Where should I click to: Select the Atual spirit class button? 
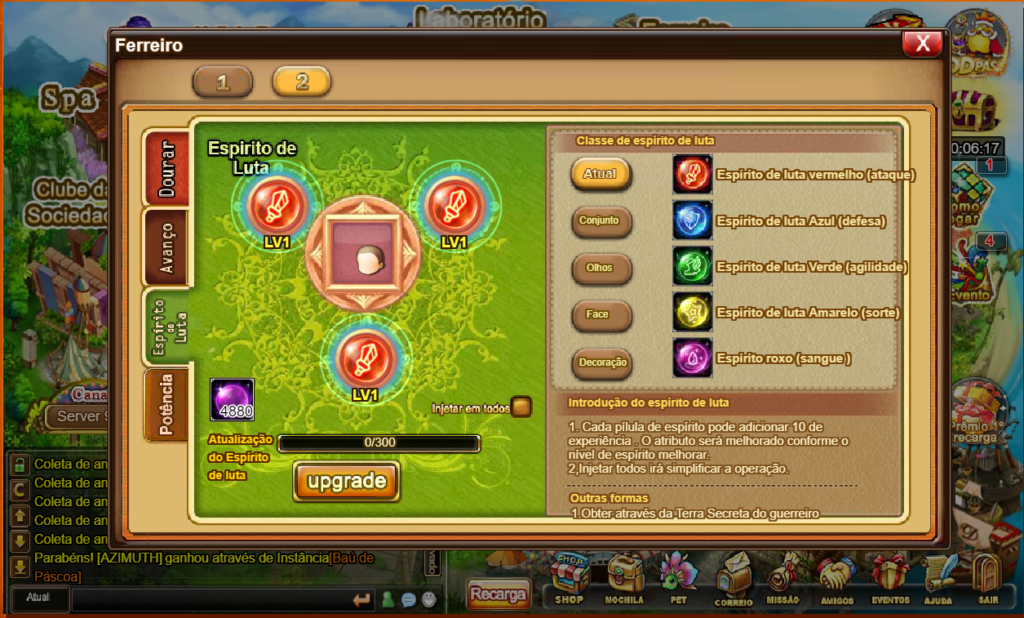click(x=600, y=174)
